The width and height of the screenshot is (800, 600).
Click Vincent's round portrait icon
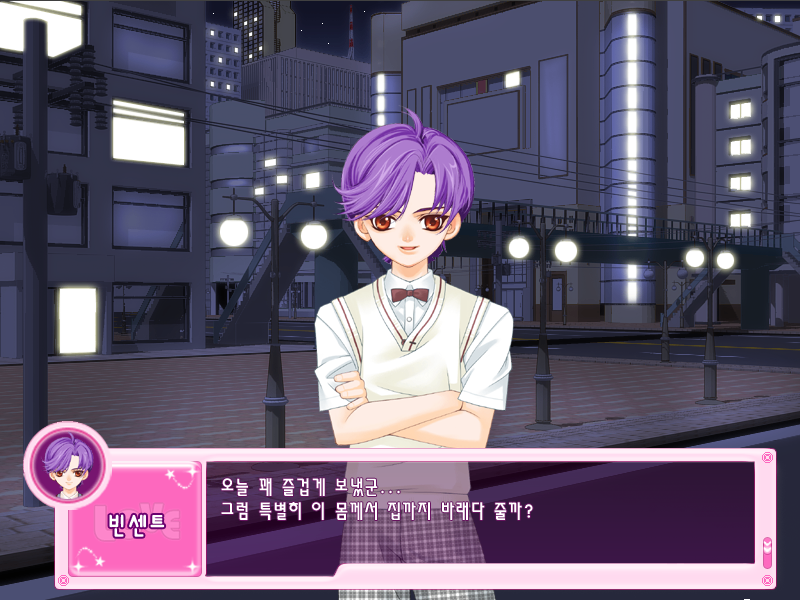click(67, 464)
